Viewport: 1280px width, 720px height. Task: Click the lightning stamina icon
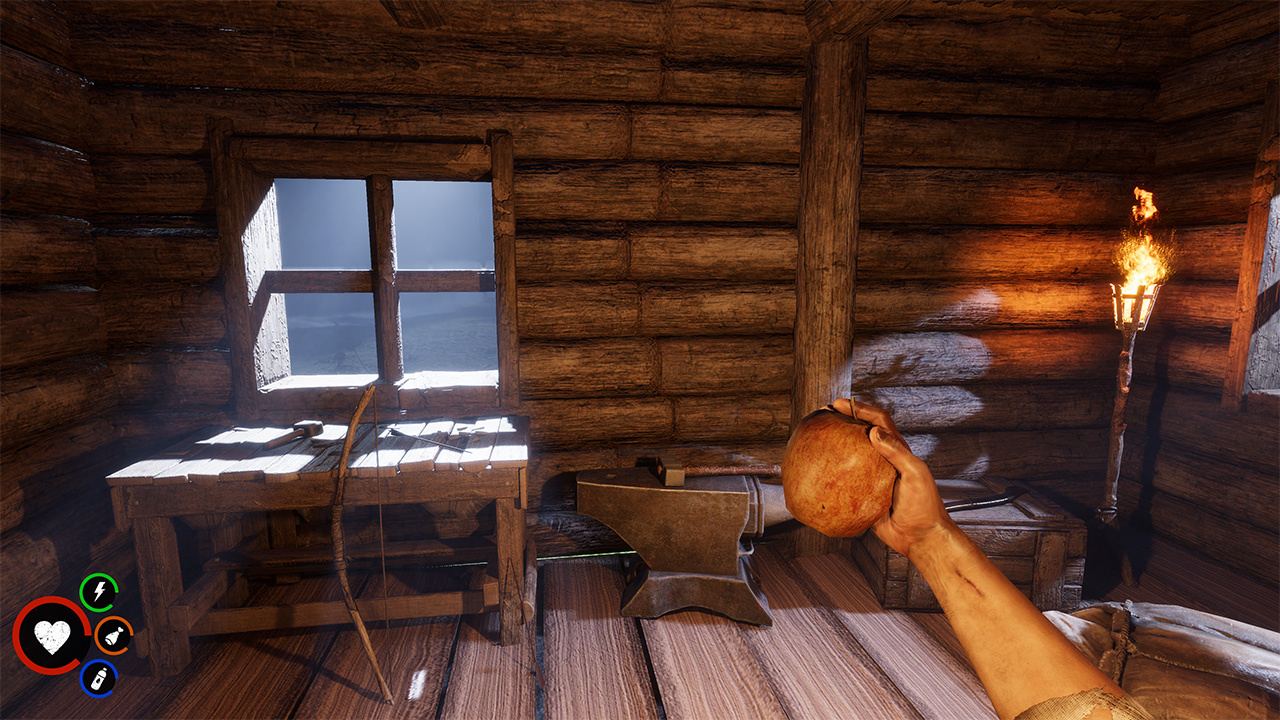point(97,591)
